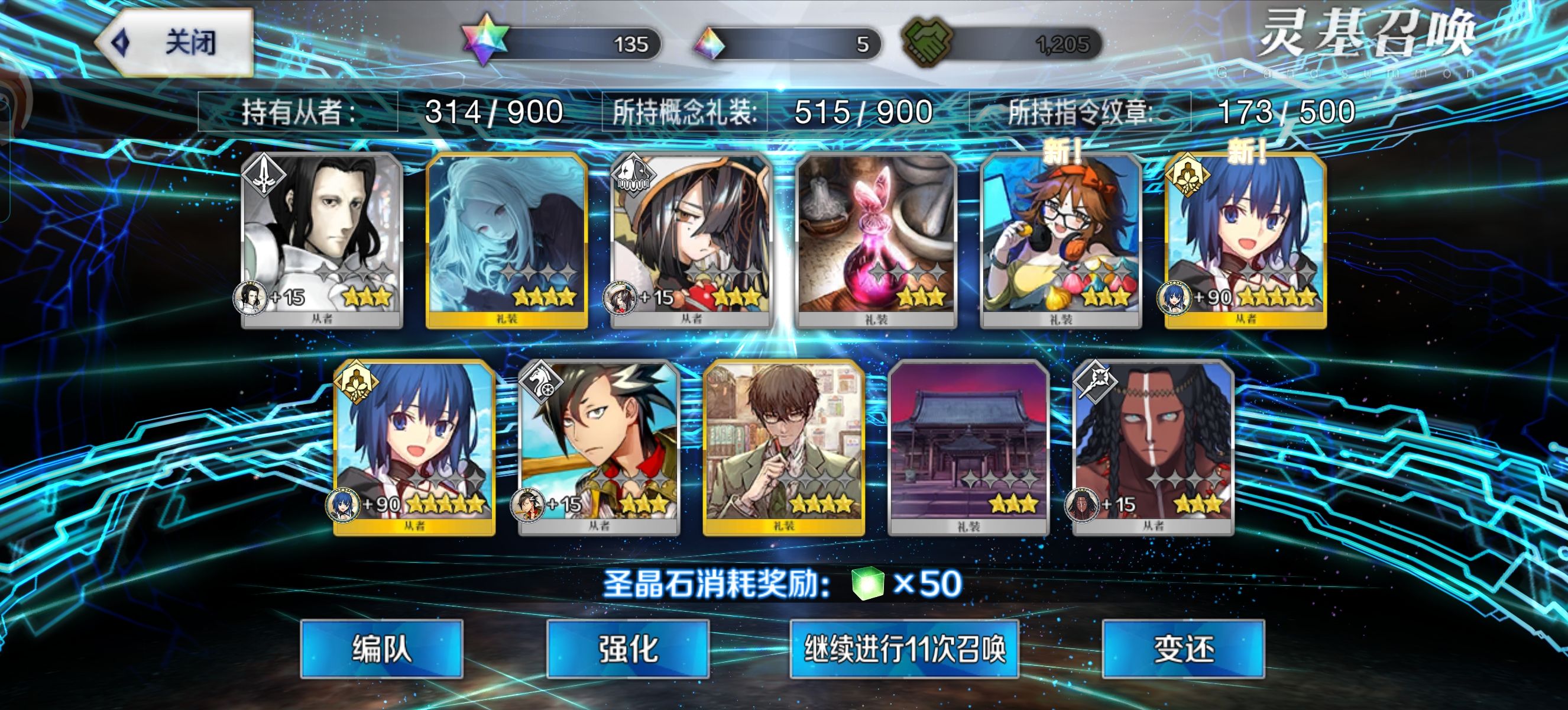Open the 变还 burn menu
Screen dimensions: 1568x710
click(1183, 648)
